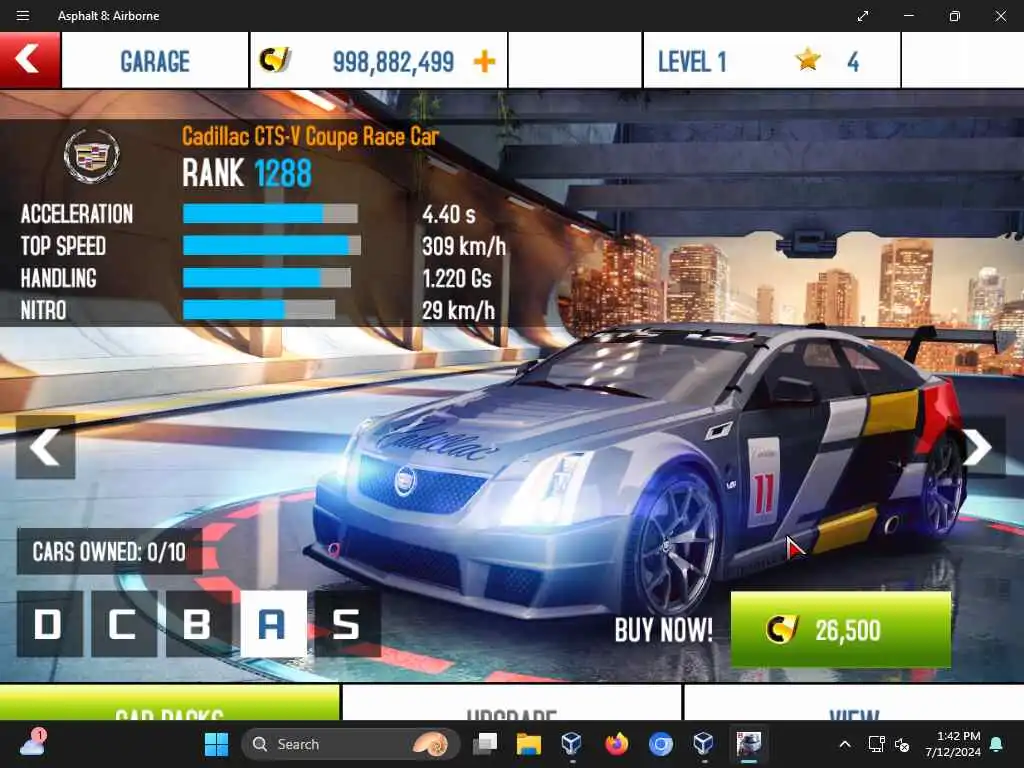
Task: Switch to the S class tab
Action: tap(347, 624)
